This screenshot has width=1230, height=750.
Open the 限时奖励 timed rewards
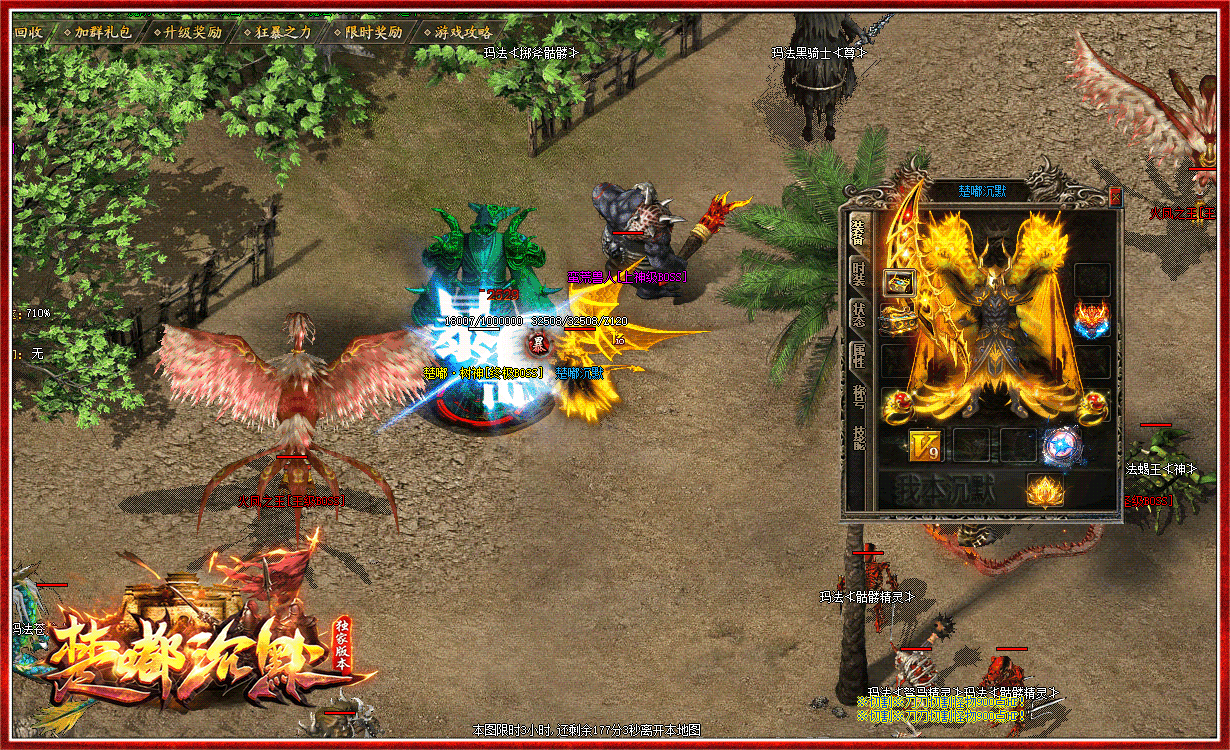(x=369, y=32)
